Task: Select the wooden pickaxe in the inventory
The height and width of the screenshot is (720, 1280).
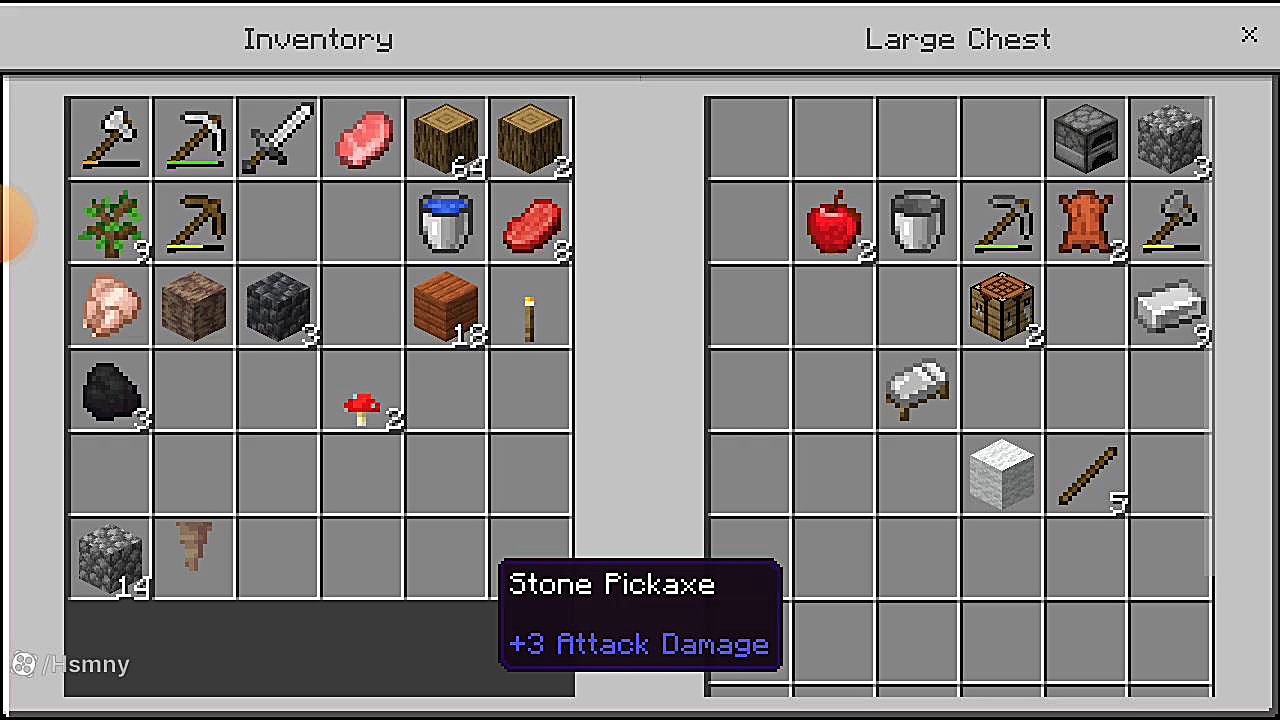Action: click(193, 222)
